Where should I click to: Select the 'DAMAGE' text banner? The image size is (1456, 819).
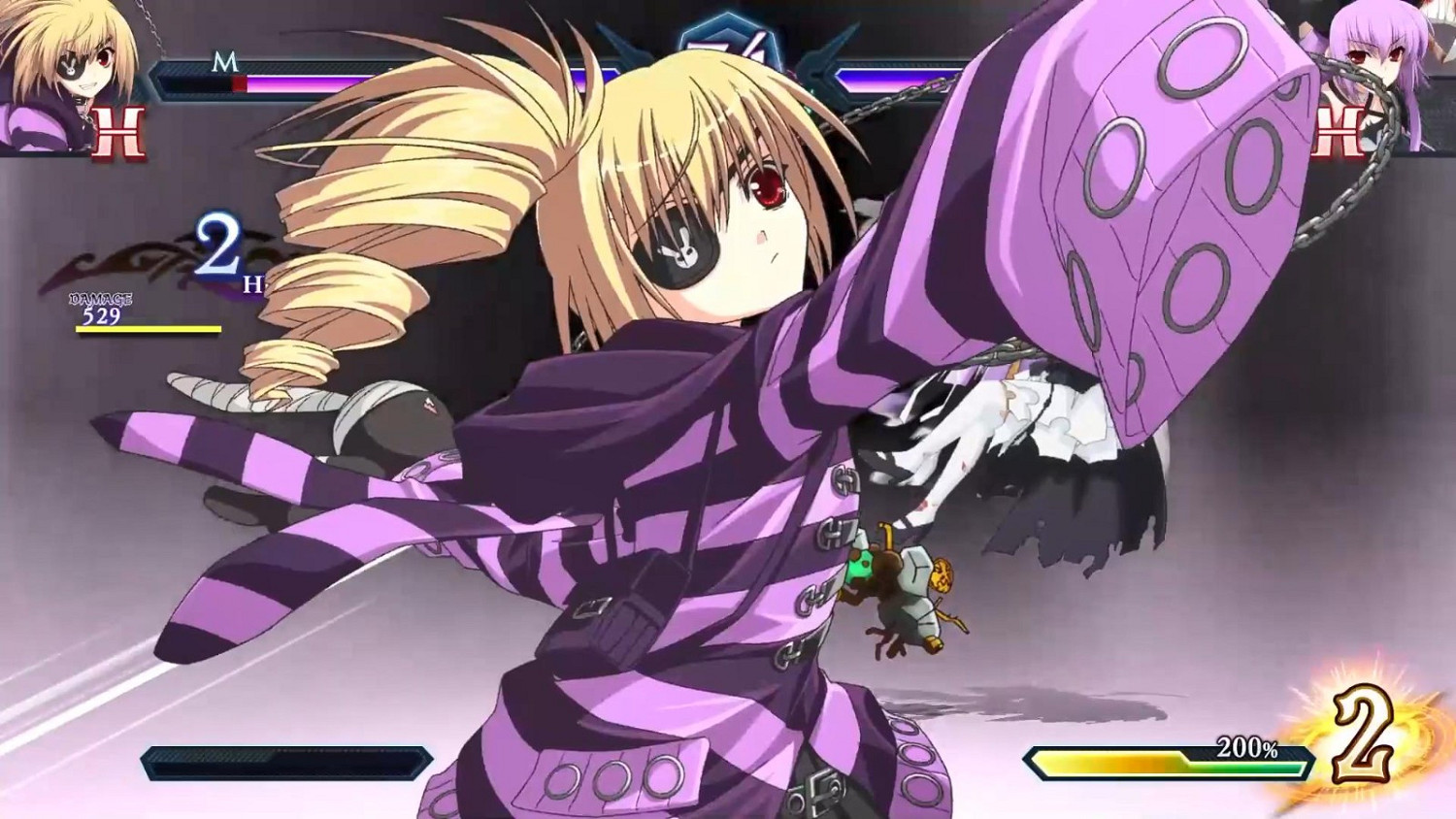(x=101, y=296)
